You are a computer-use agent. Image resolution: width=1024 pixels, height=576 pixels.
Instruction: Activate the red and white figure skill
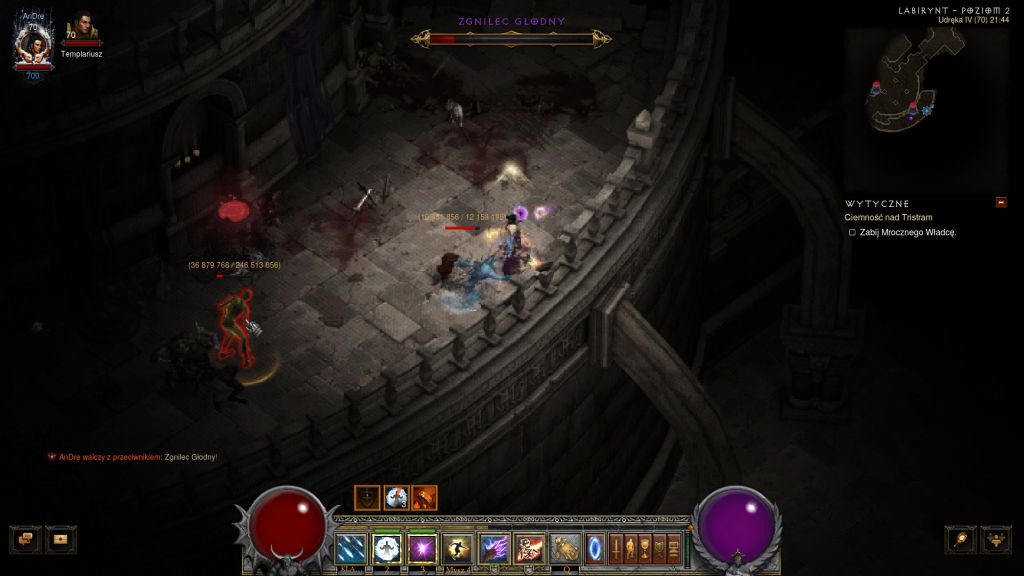[x=530, y=548]
